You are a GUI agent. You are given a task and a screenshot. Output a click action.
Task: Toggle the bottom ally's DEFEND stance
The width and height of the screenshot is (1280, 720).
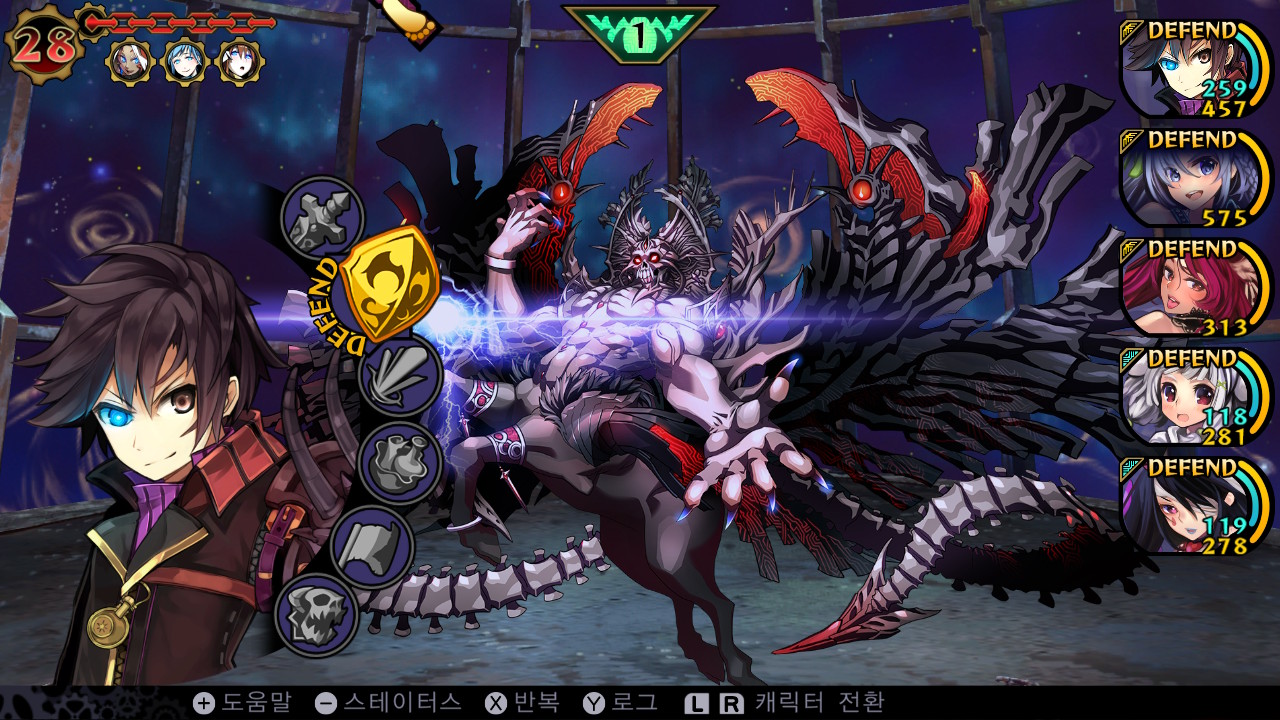1191,465
